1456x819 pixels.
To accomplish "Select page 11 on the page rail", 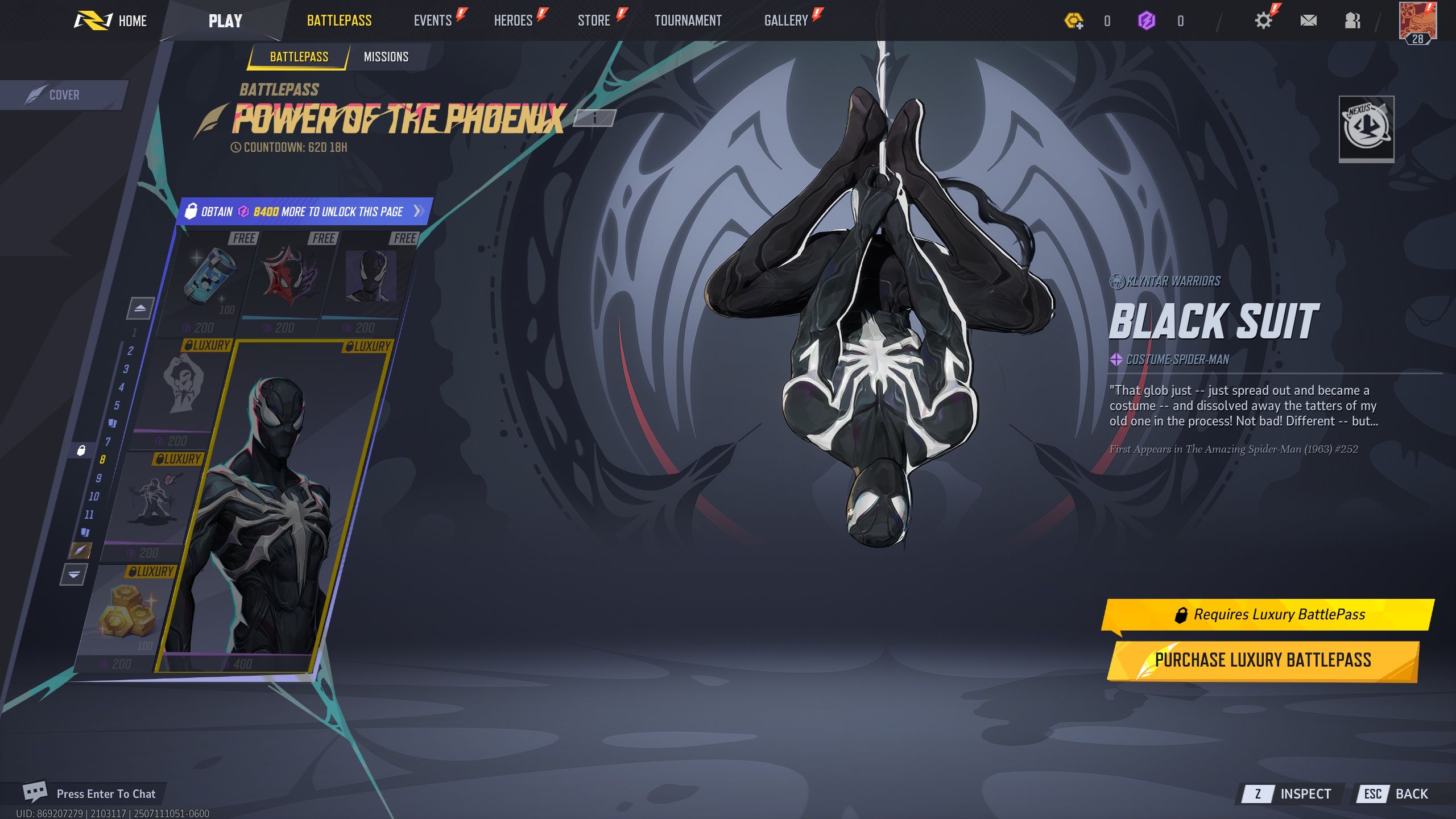I will [x=90, y=513].
